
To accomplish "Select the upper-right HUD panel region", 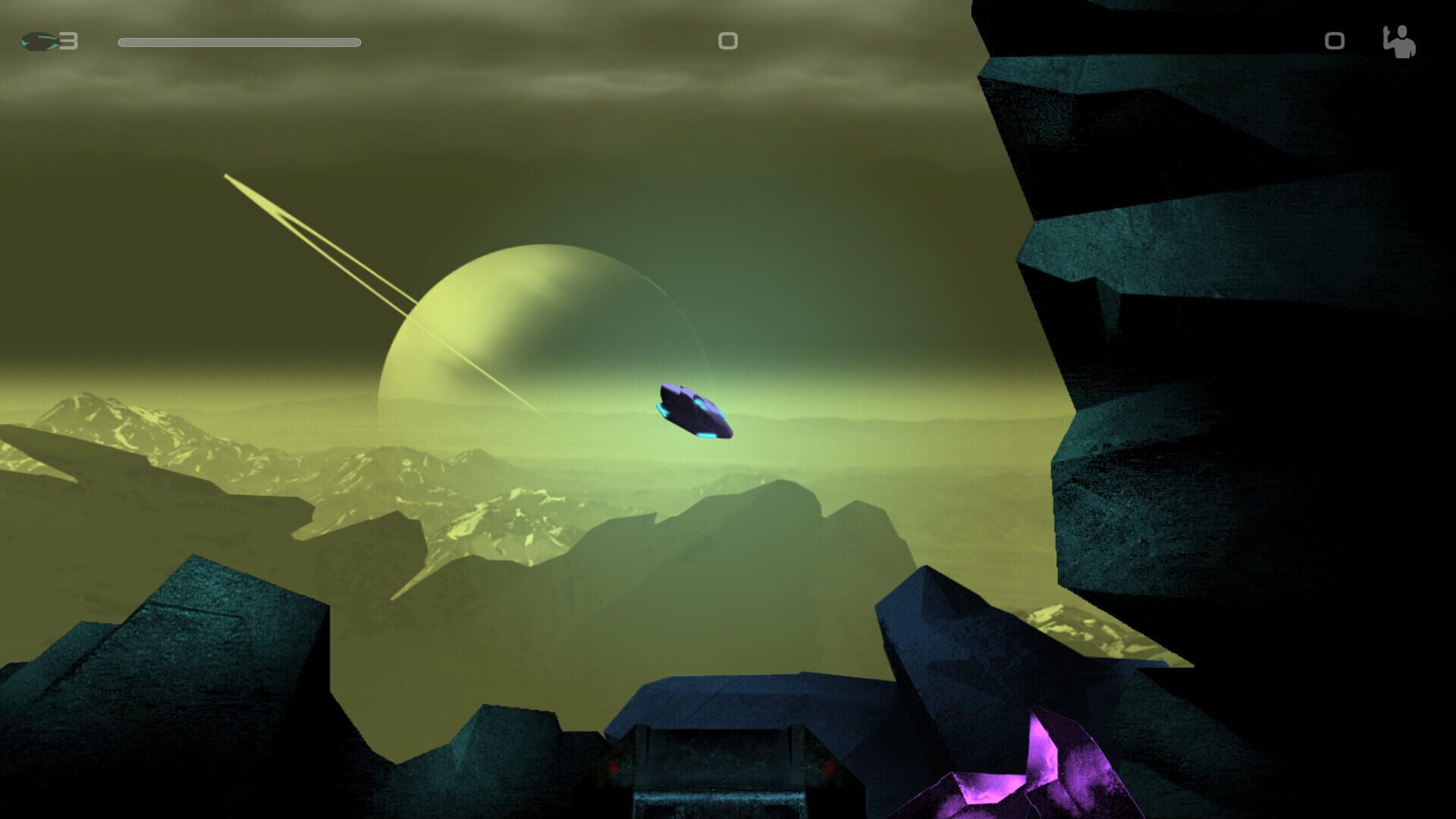I will pyautogui.click(x=1365, y=42).
